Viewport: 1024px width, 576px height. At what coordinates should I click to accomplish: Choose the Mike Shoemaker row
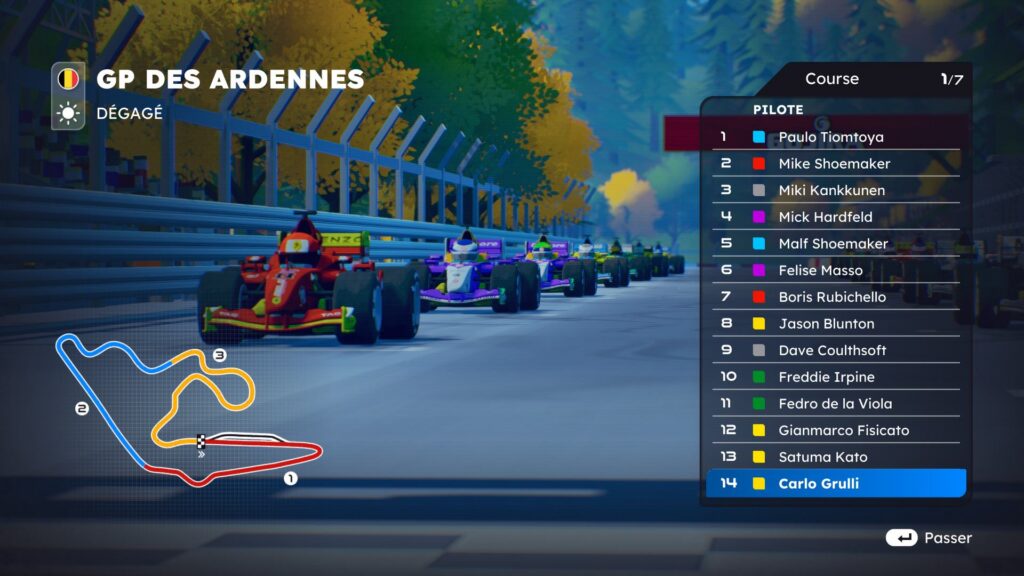click(x=835, y=164)
